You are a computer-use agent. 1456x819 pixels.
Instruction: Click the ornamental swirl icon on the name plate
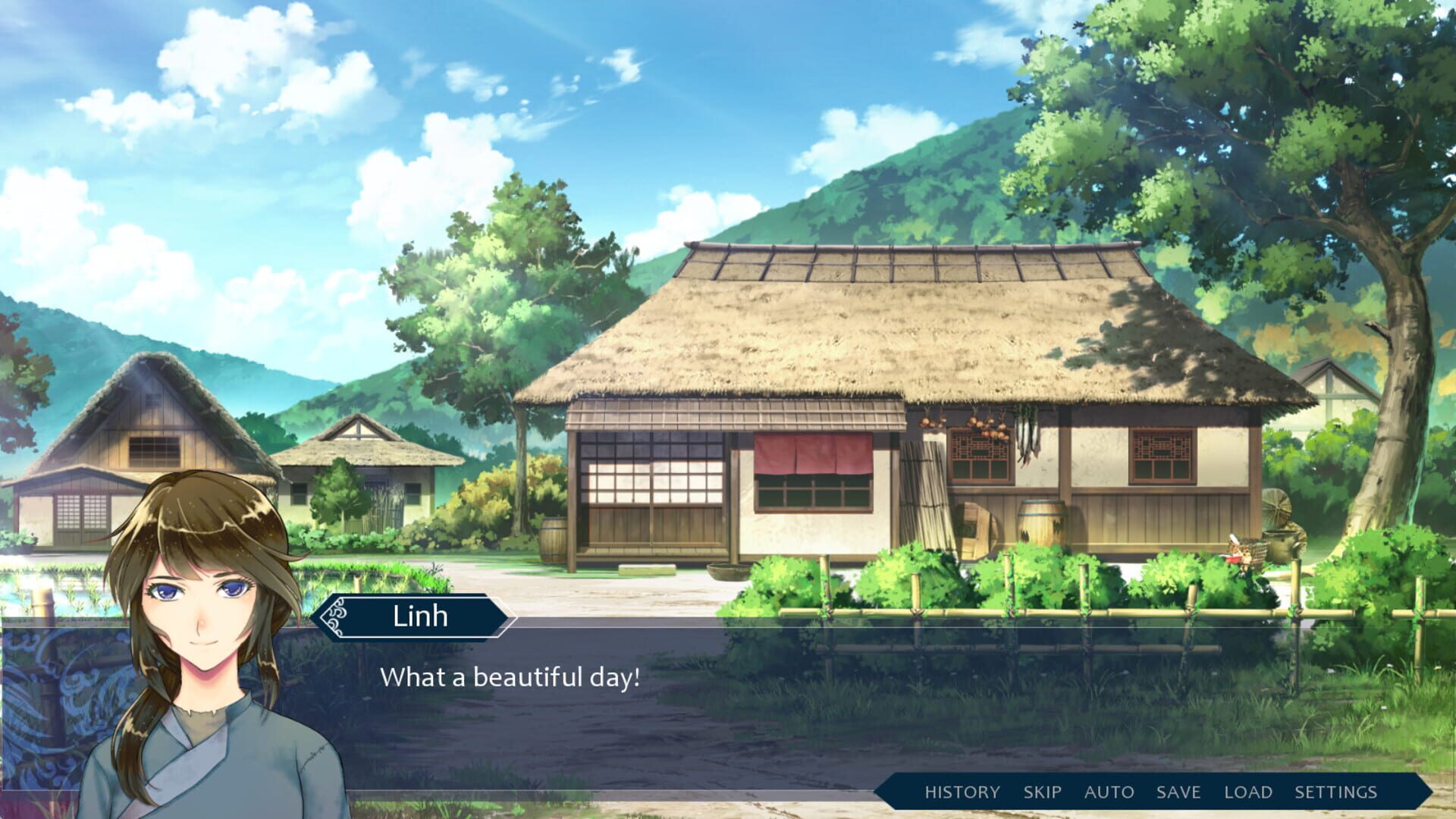click(334, 616)
